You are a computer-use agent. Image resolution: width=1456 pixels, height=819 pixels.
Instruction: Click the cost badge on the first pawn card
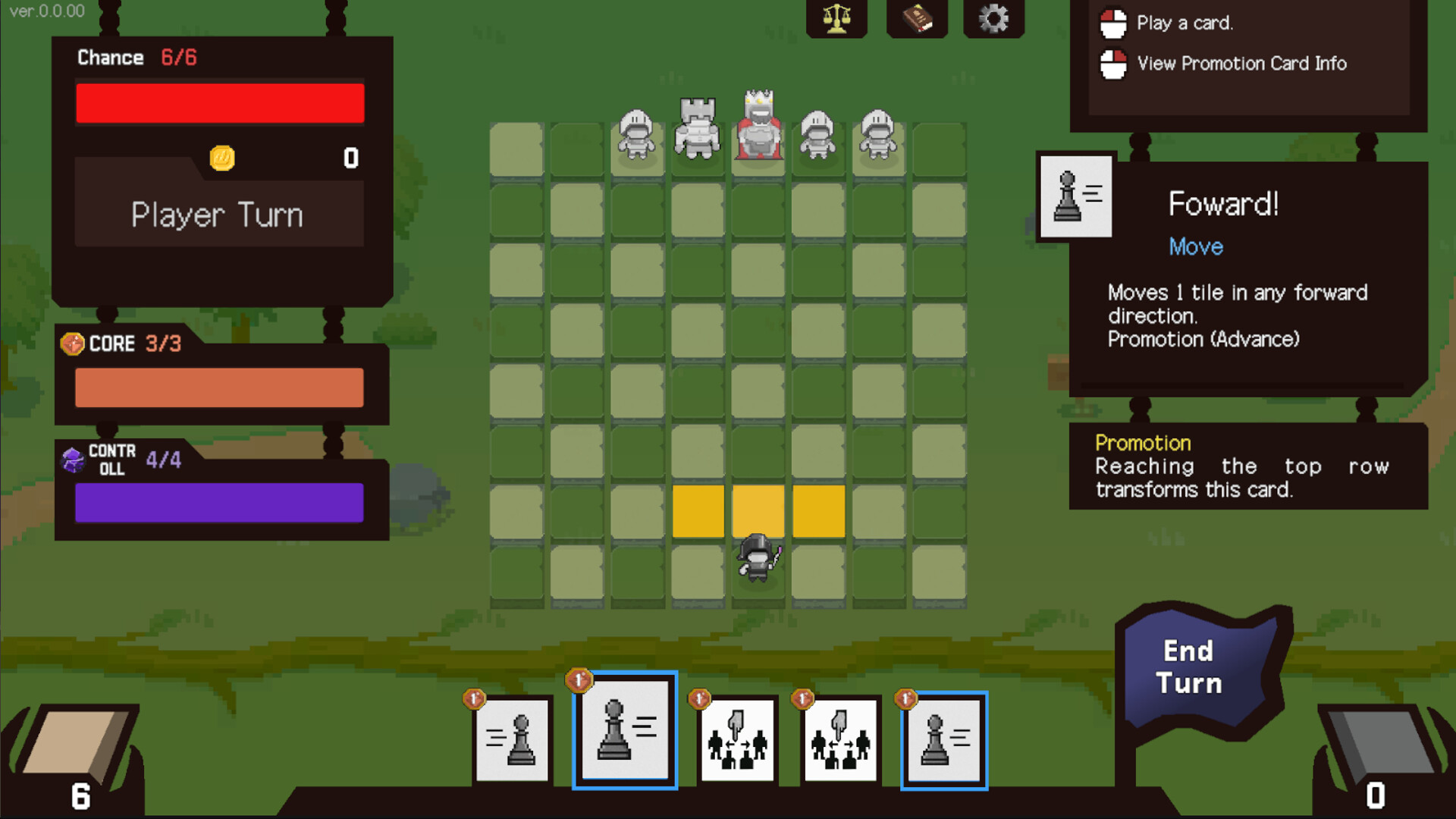coord(474,700)
